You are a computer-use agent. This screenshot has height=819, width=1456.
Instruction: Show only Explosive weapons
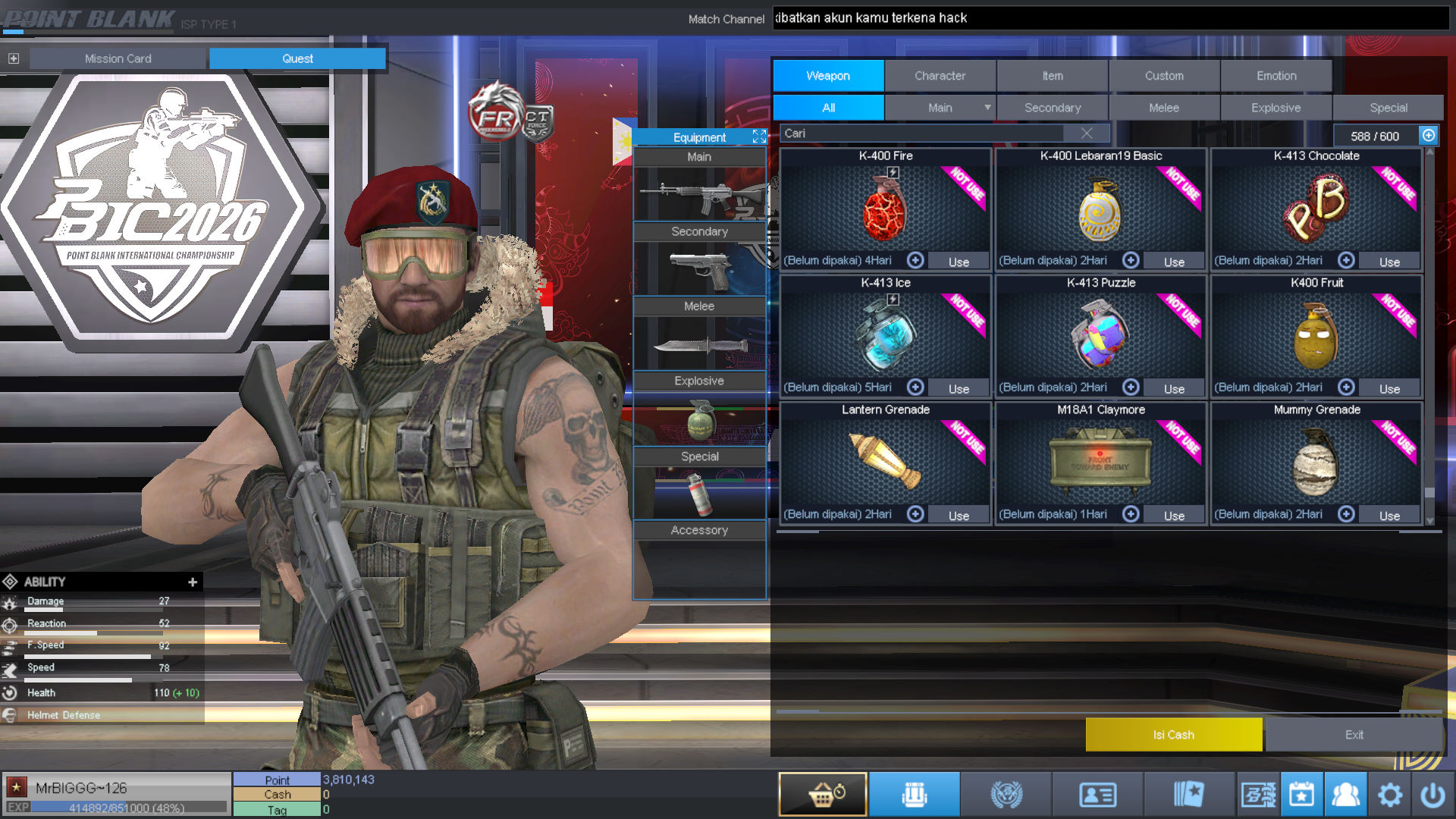tap(1276, 108)
